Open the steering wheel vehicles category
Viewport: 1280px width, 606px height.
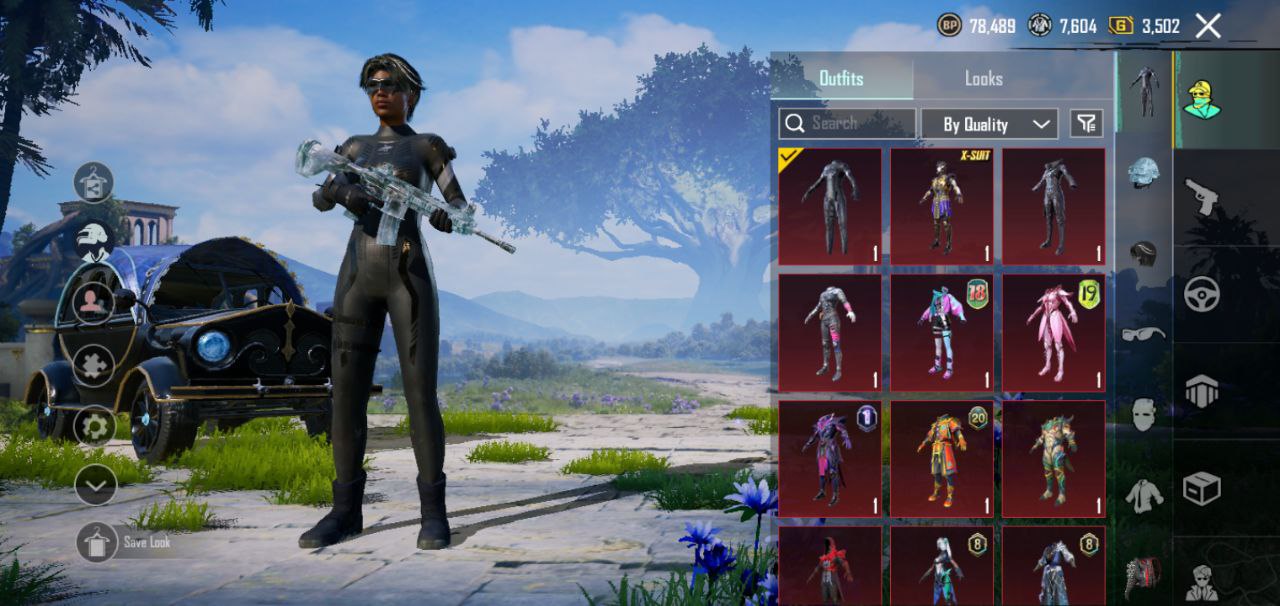[x=1201, y=294]
